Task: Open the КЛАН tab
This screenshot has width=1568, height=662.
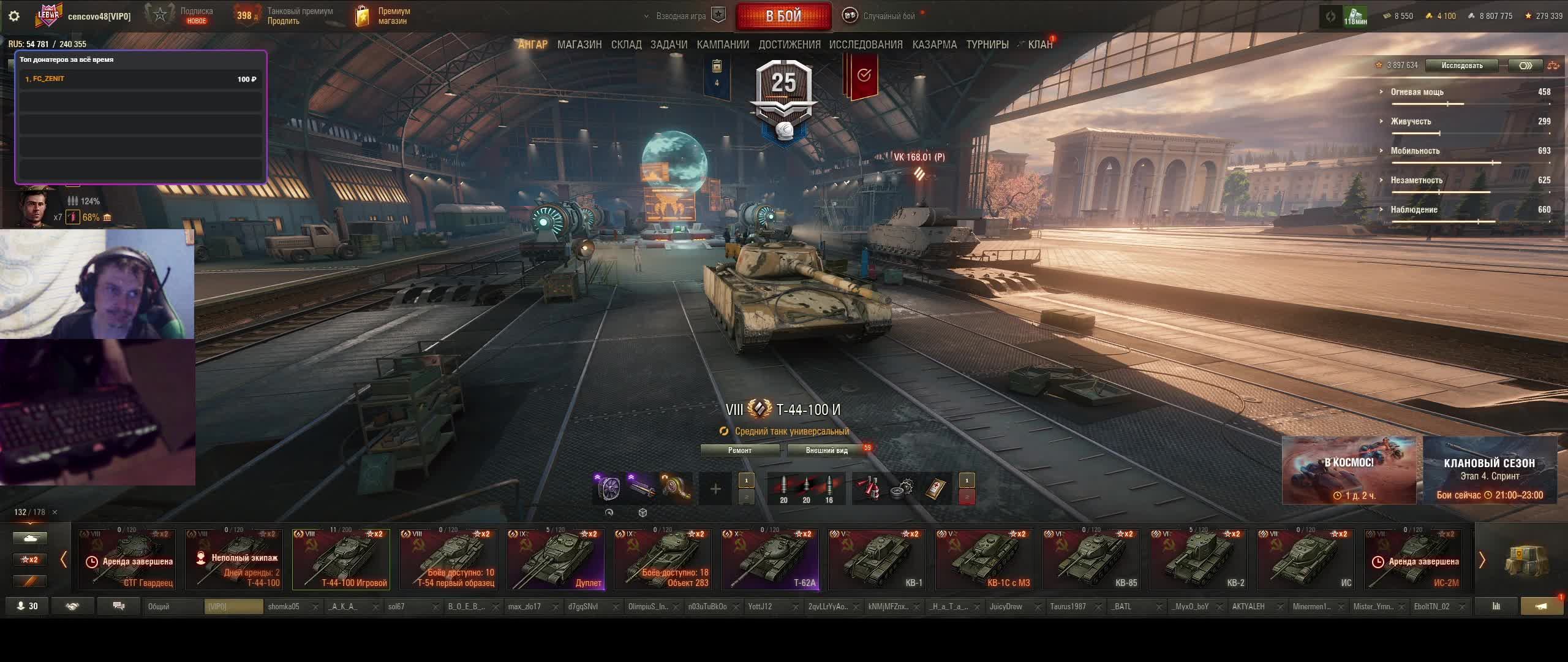Action: tap(1040, 45)
